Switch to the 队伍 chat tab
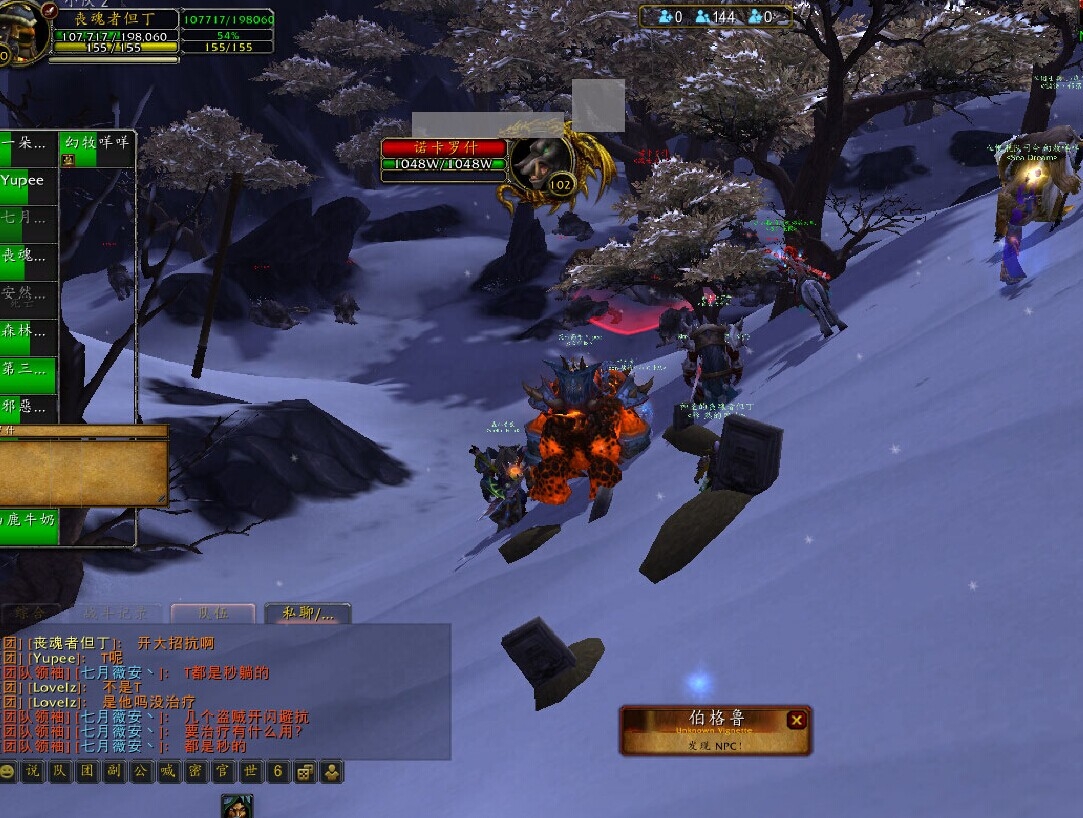The width and height of the screenshot is (1083, 818). point(212,613)
